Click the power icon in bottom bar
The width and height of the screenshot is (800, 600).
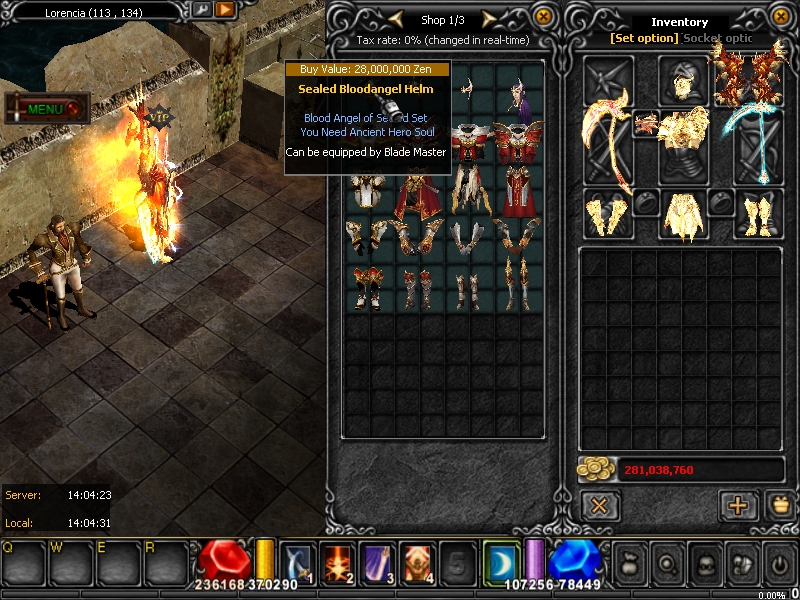(x=778, y=562)
